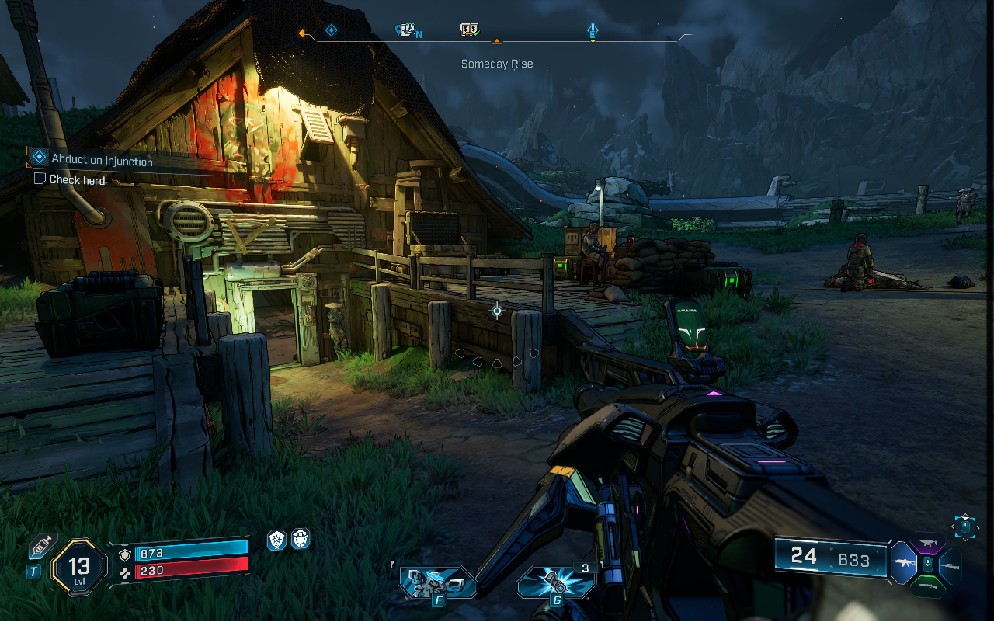This screenshot has height=621, width=994.
Task: Inspect the shield-shaped status buff icon
Action: [x=277, y=540]
